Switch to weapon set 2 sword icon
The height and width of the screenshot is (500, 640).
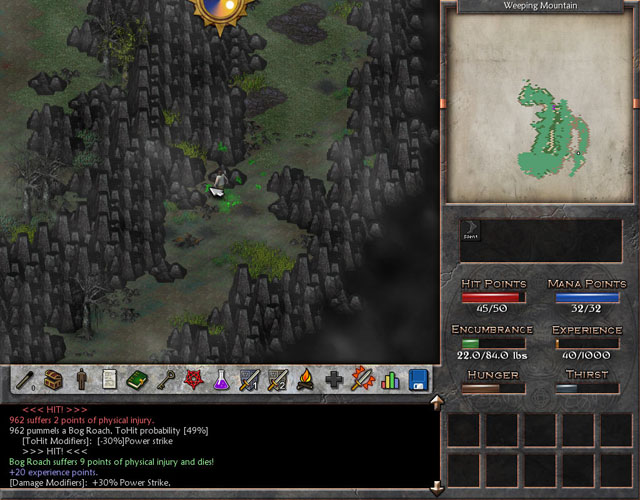(277, 380)
